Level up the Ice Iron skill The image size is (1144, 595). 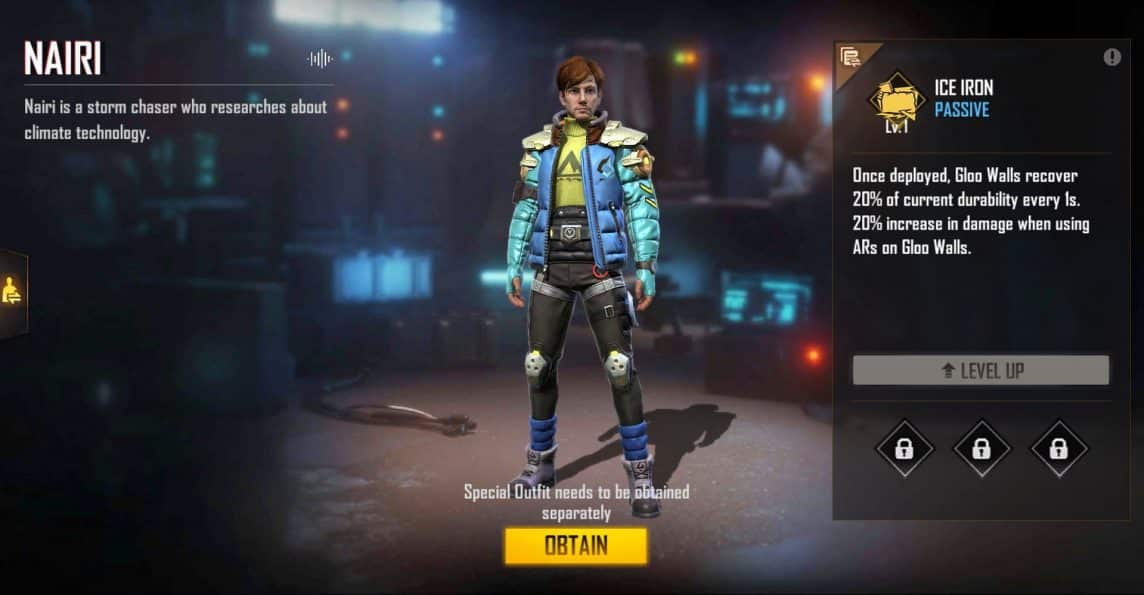point(980,370)
